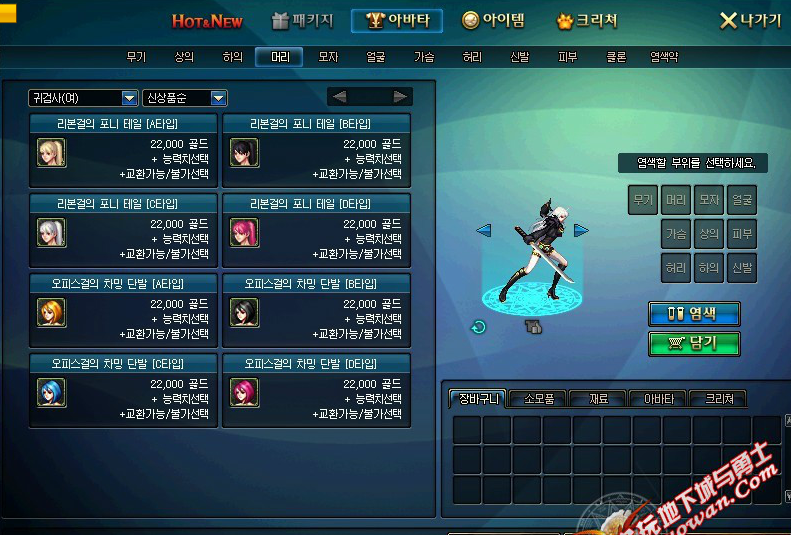Show the 신발 avatar category
Image resolution: width=791 pixels, height=535 pixels.
click(520, 57)
